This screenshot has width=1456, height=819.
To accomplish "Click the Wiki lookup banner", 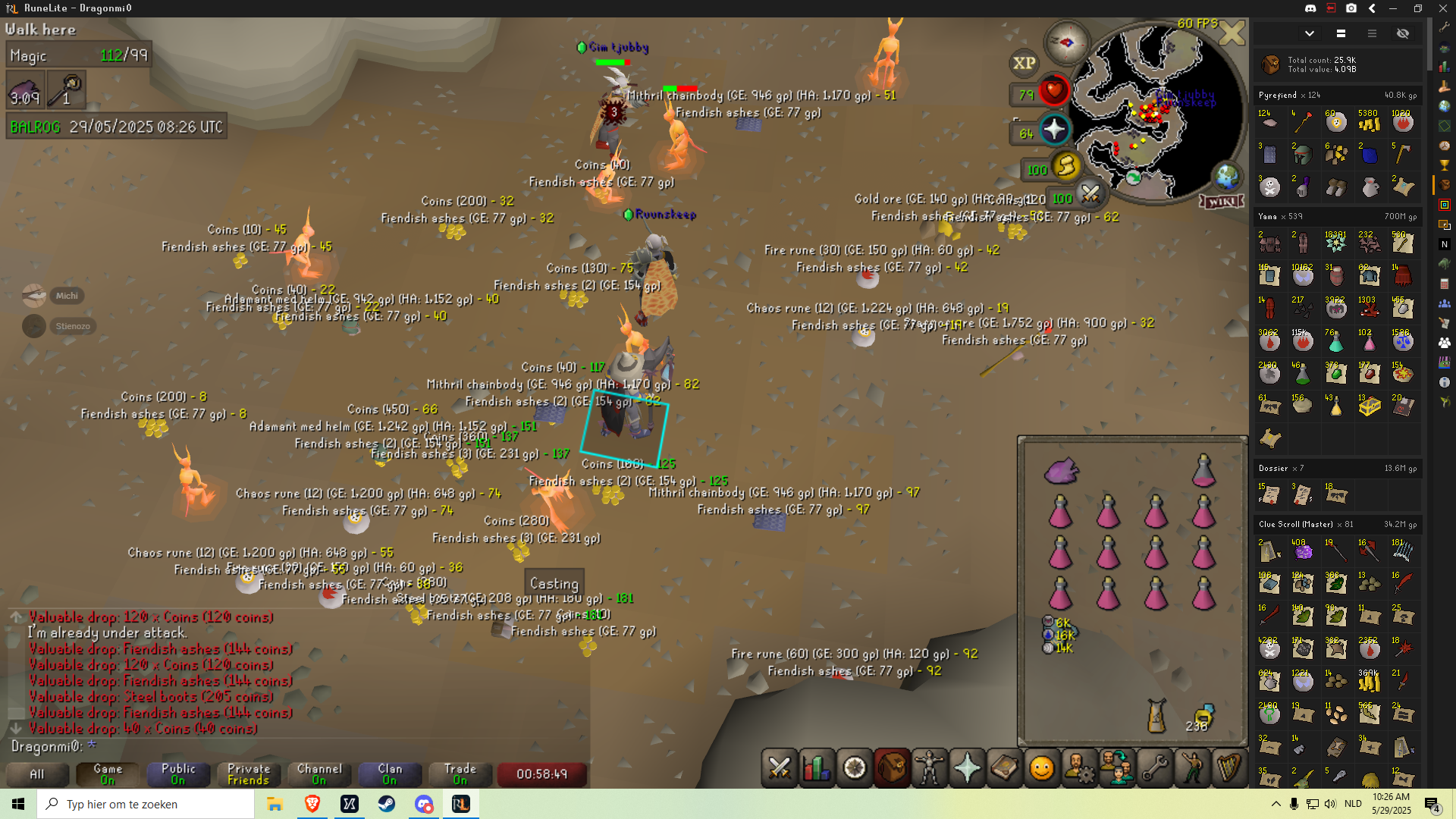I will (1222, 202).
